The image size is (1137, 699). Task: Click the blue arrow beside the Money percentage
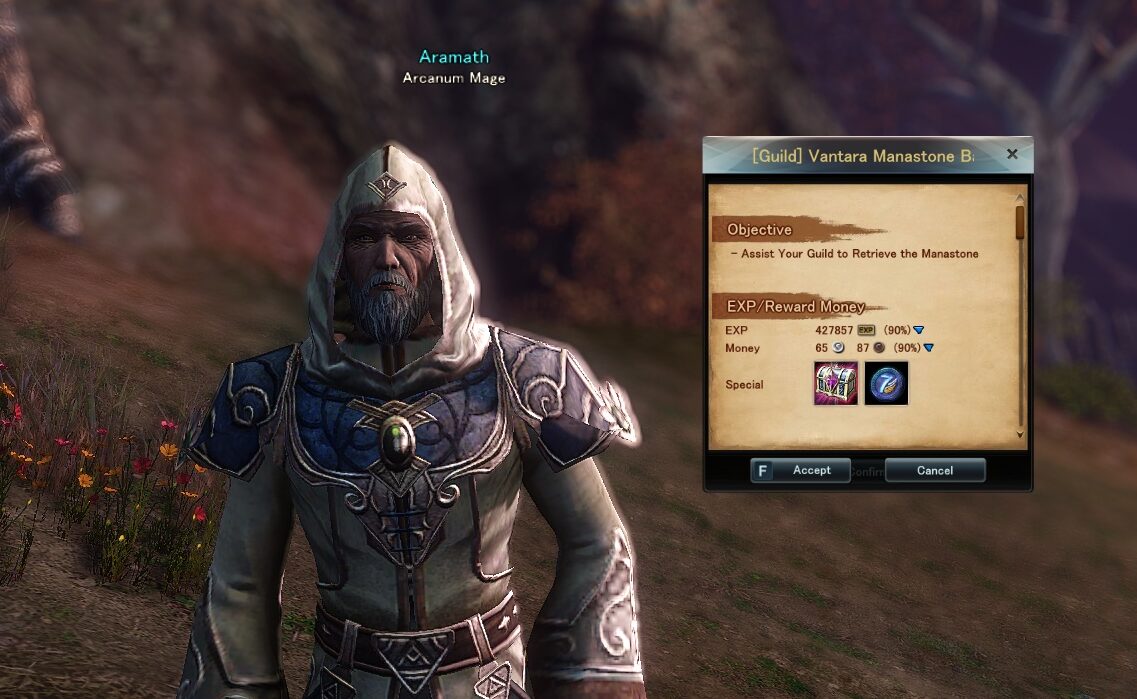pyautogui.click(x=928, y=348)
